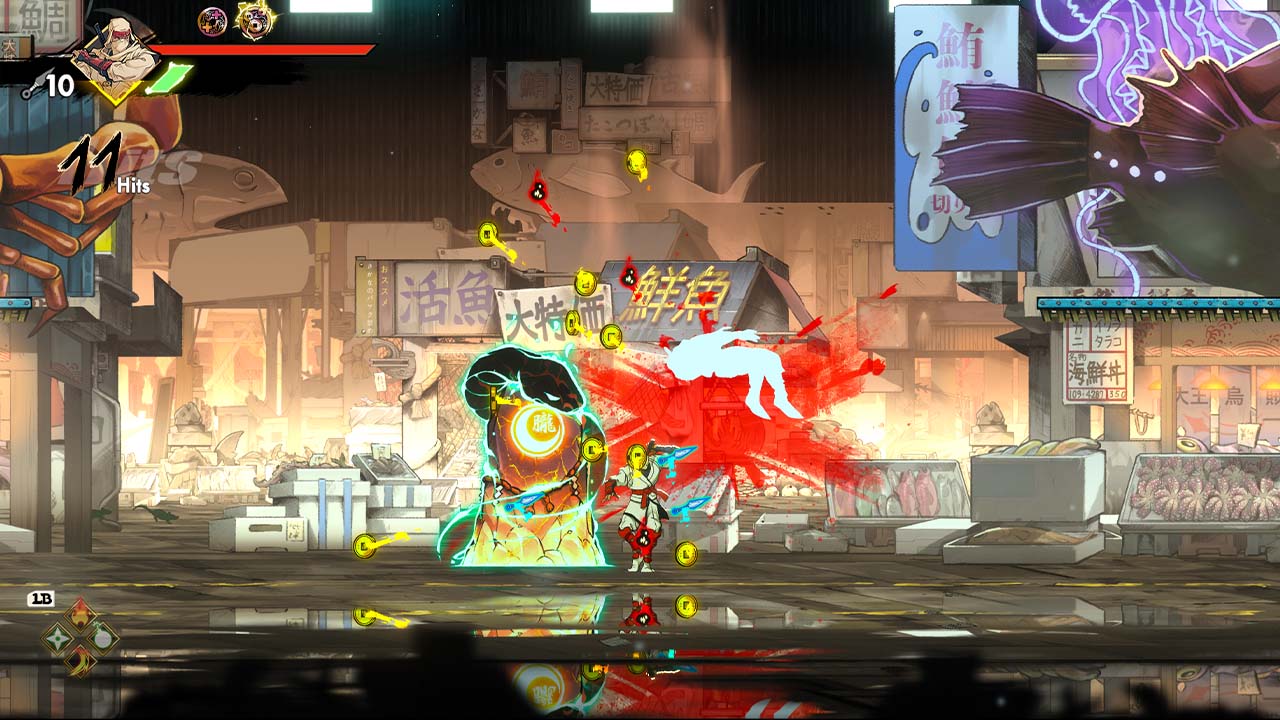Click the ninja character portrait

116,57
